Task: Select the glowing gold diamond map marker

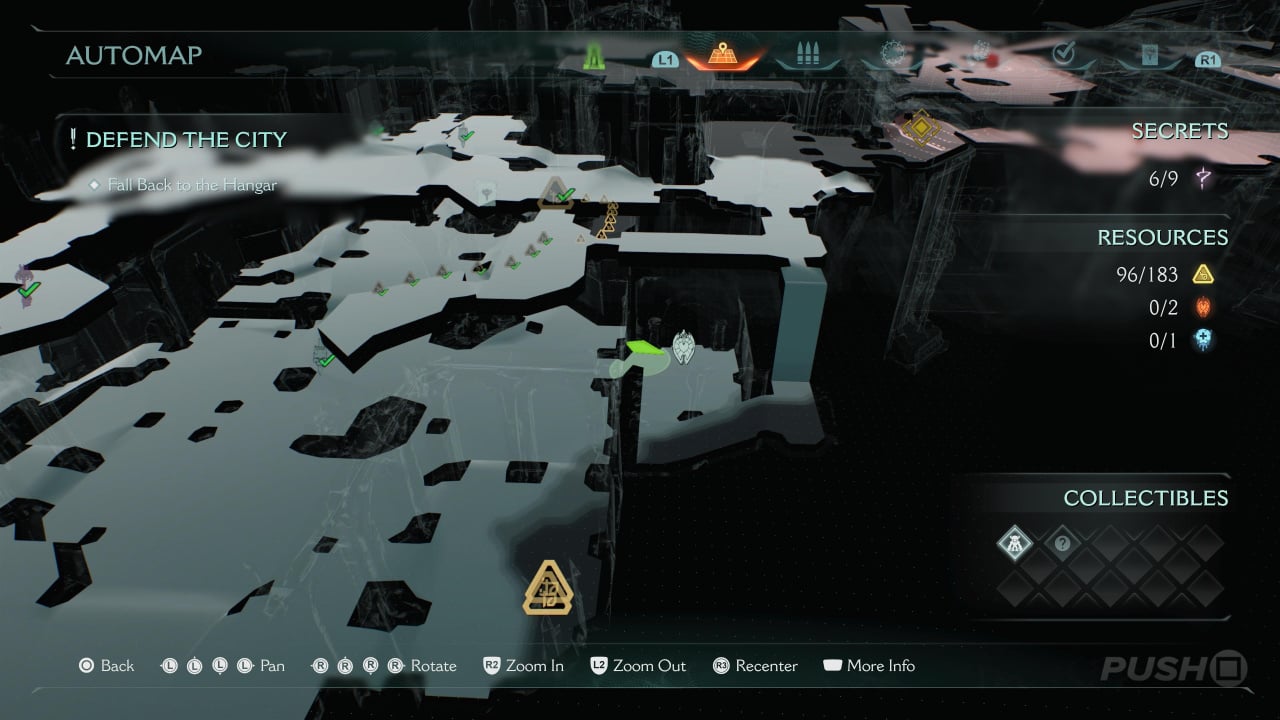Action: tap(920, 128)
